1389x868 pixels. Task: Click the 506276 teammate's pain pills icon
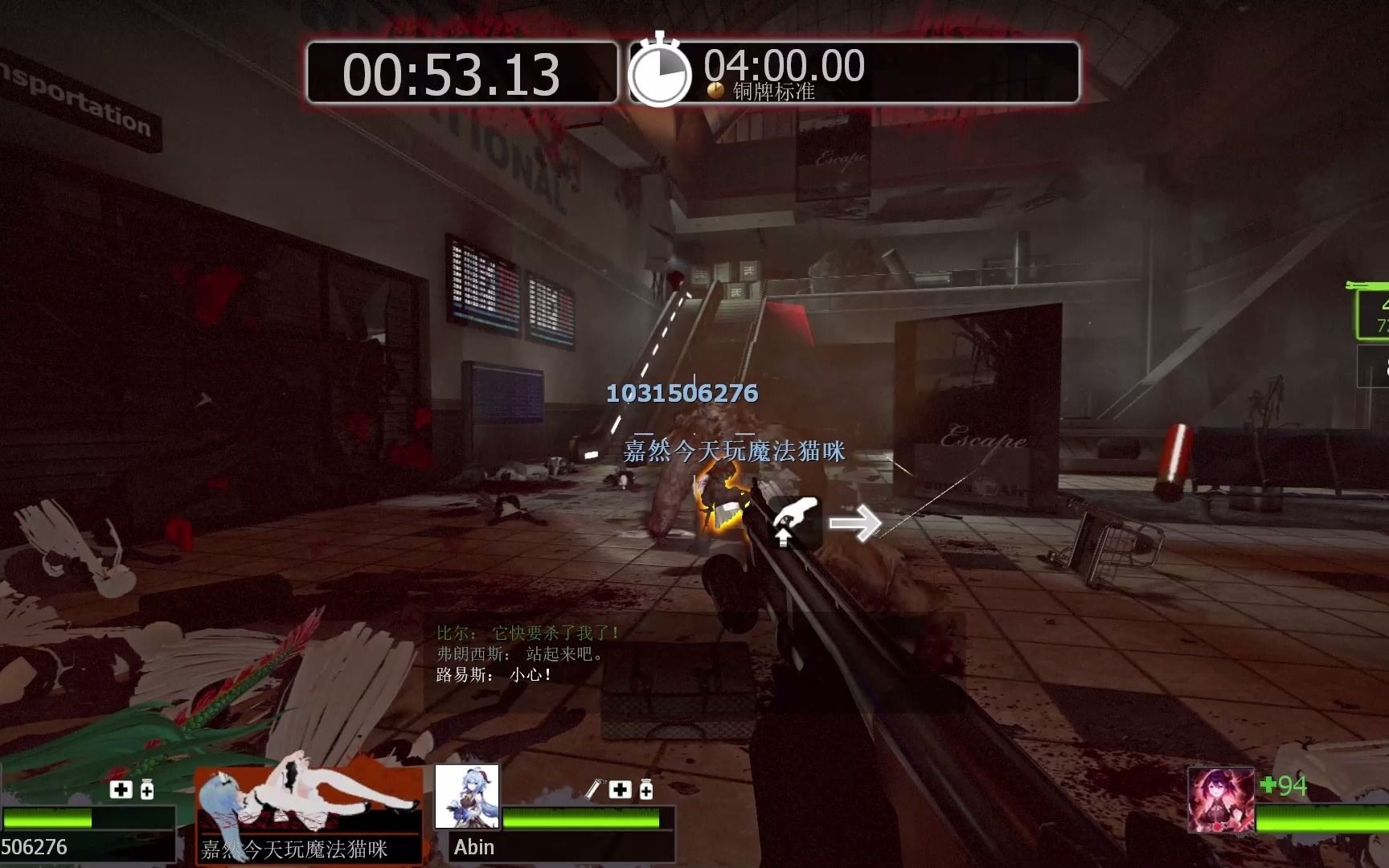click(147, 789)
